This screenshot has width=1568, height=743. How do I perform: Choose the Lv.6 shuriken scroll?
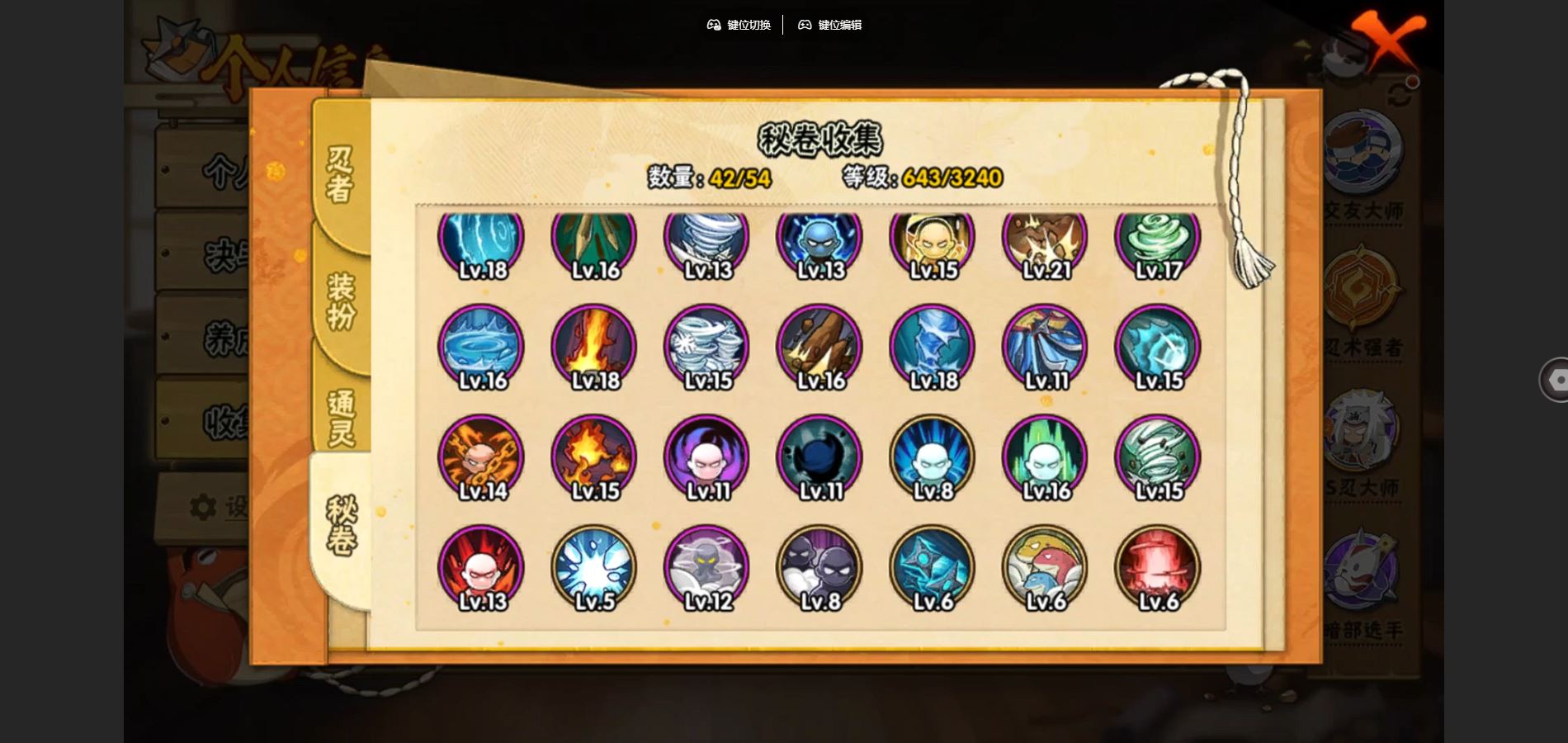click(933, 568)
